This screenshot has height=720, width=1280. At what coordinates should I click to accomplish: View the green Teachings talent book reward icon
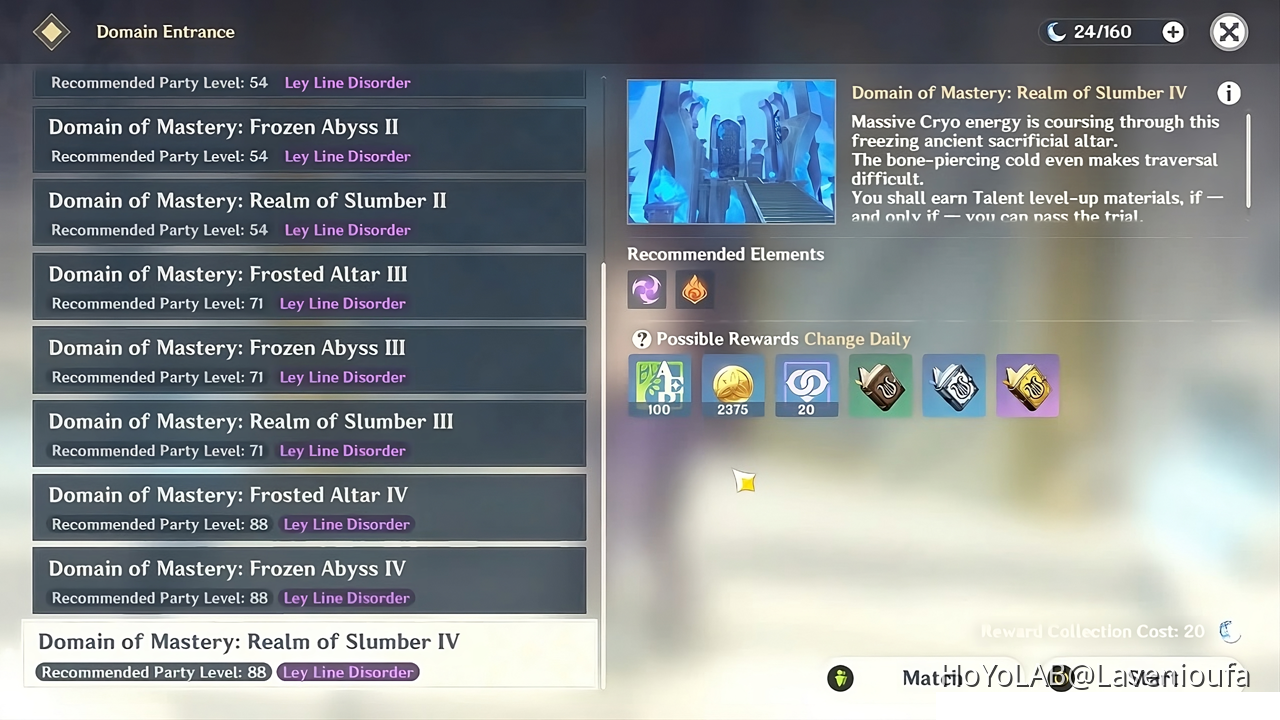(x=879, y=386)
